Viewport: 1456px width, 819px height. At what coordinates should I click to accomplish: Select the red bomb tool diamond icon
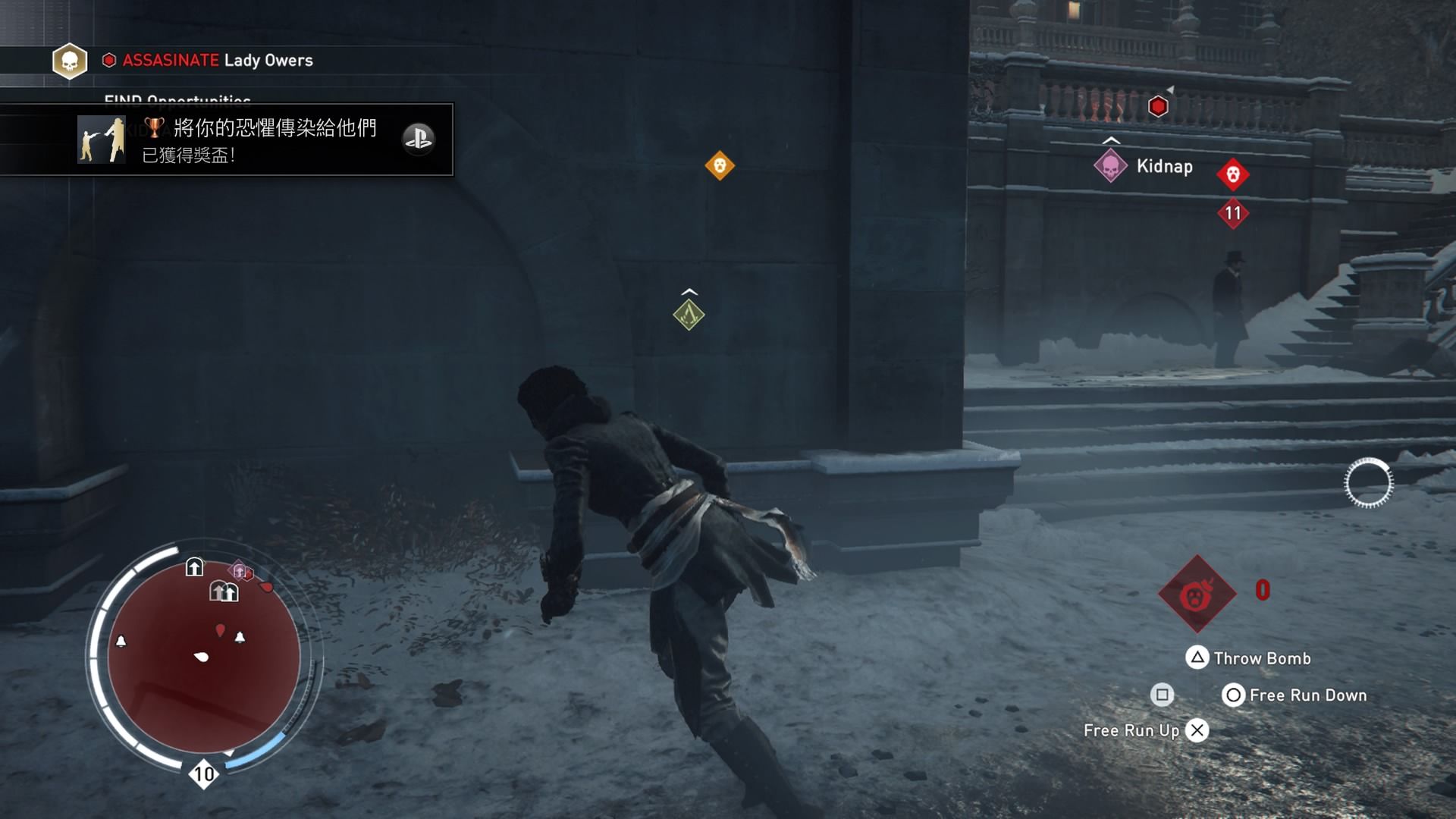click(1197, 595)
